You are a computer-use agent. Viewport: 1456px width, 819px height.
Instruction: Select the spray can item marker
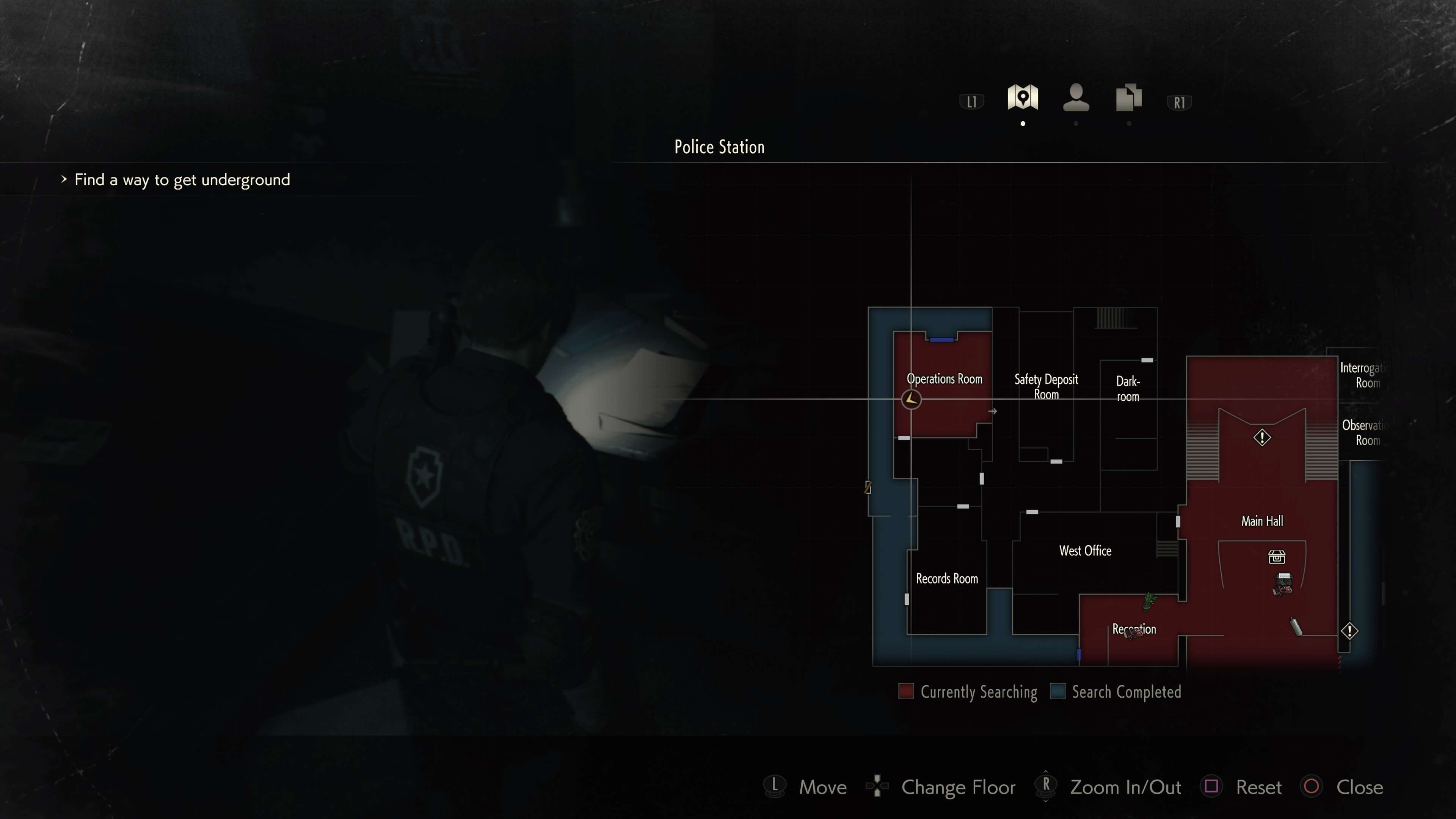pyautogui.click(x=1296, y=626)
